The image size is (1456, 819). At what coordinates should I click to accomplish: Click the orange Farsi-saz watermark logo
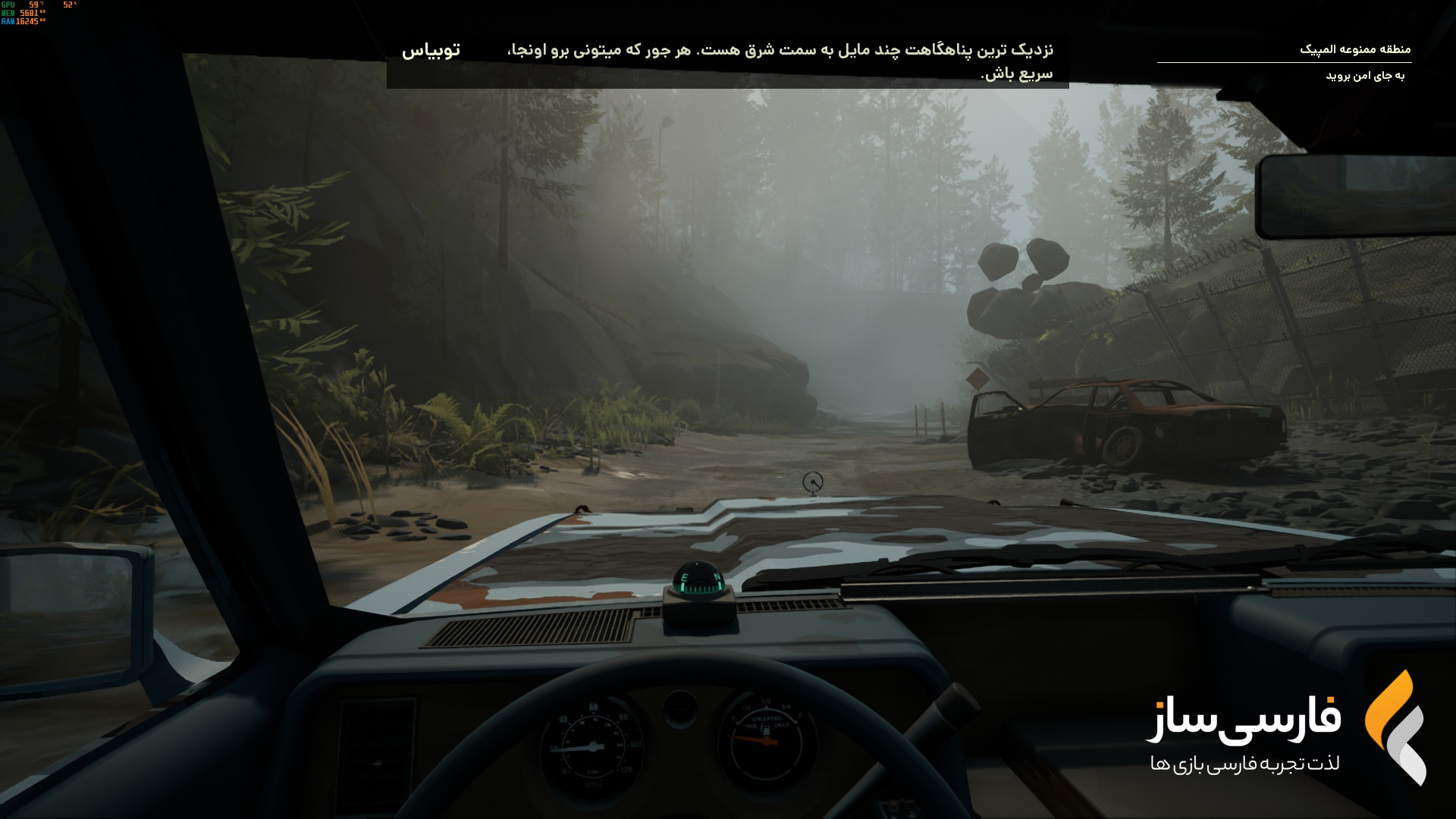click(x=1395, y=726)
